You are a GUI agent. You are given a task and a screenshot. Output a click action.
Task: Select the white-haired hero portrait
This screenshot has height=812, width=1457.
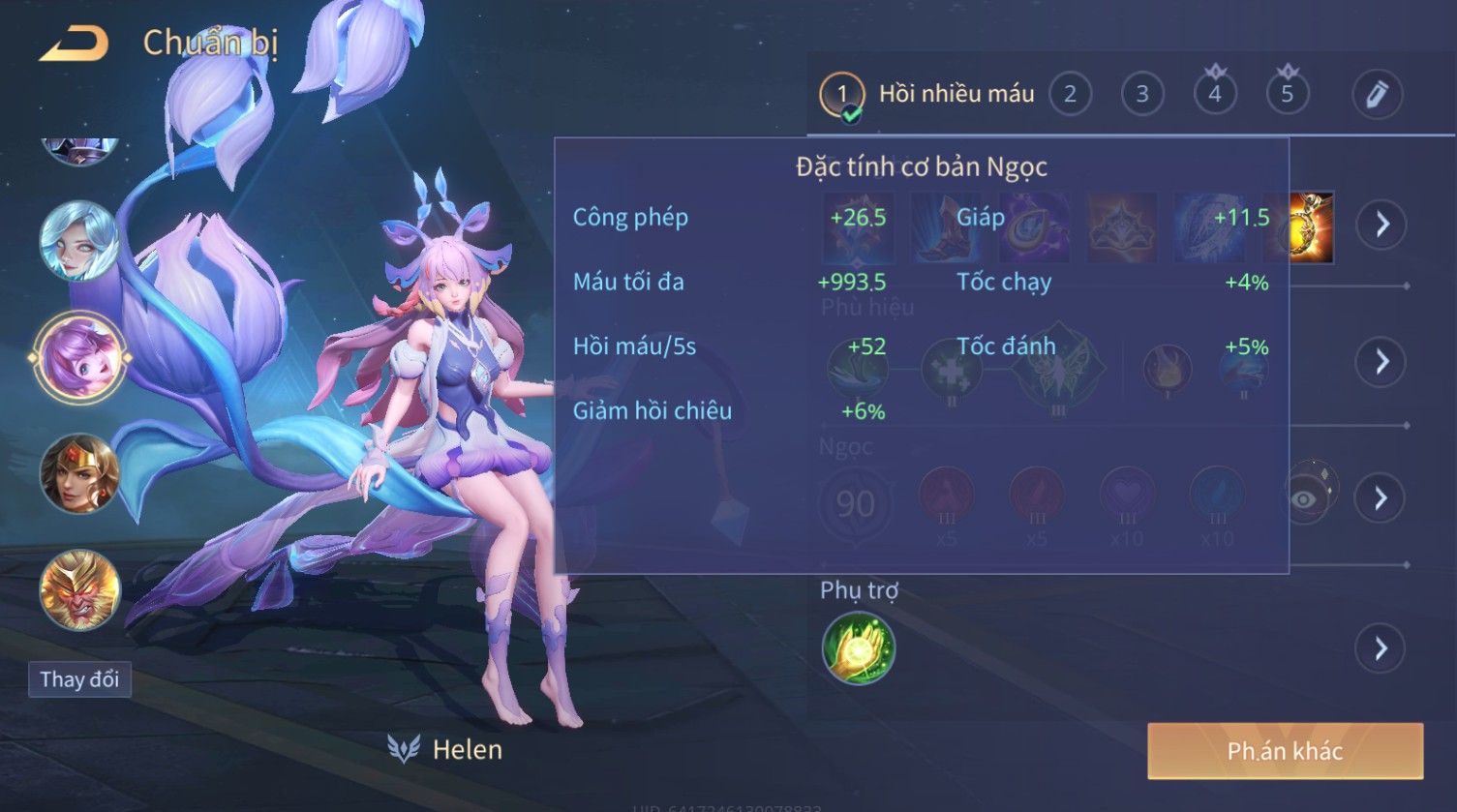click(79, 241)
